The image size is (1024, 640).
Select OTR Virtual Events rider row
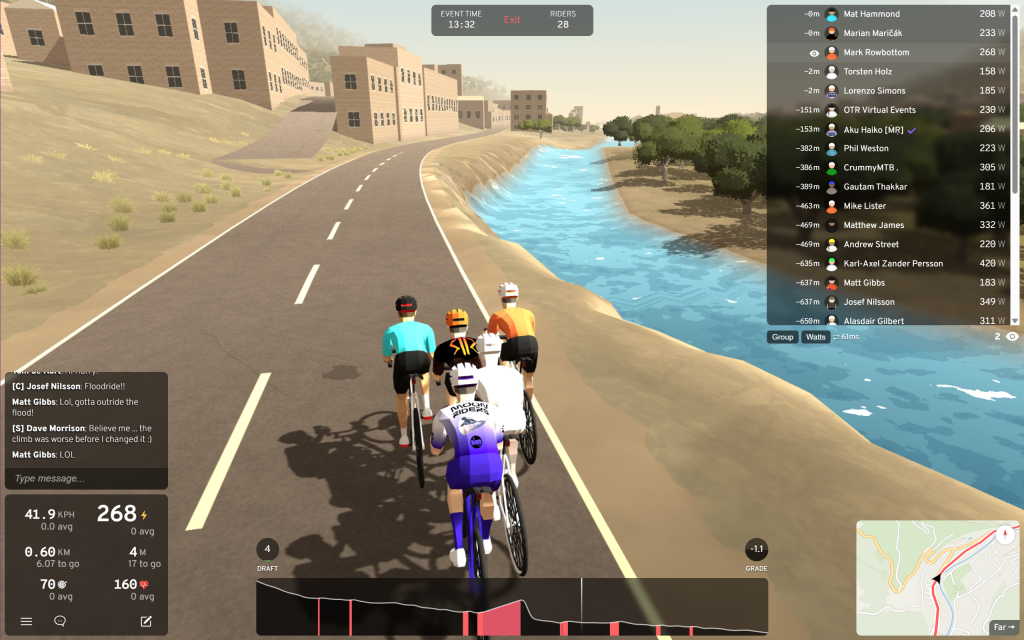click(x=879, y=110)
